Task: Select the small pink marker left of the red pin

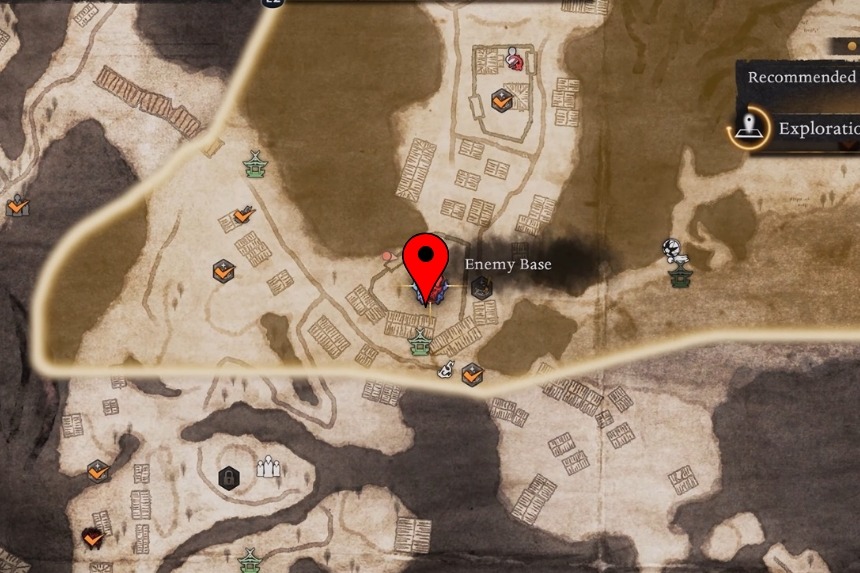Action: pyautogui.click(x=387, y=256)
